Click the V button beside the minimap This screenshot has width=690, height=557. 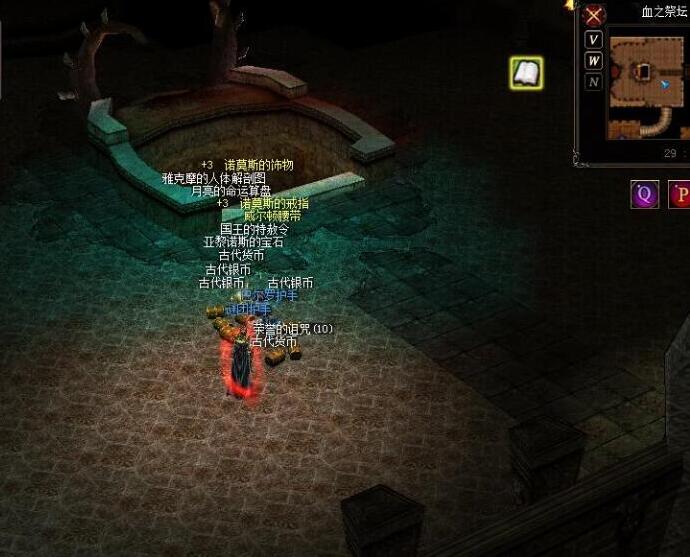(x=594, y=39)
